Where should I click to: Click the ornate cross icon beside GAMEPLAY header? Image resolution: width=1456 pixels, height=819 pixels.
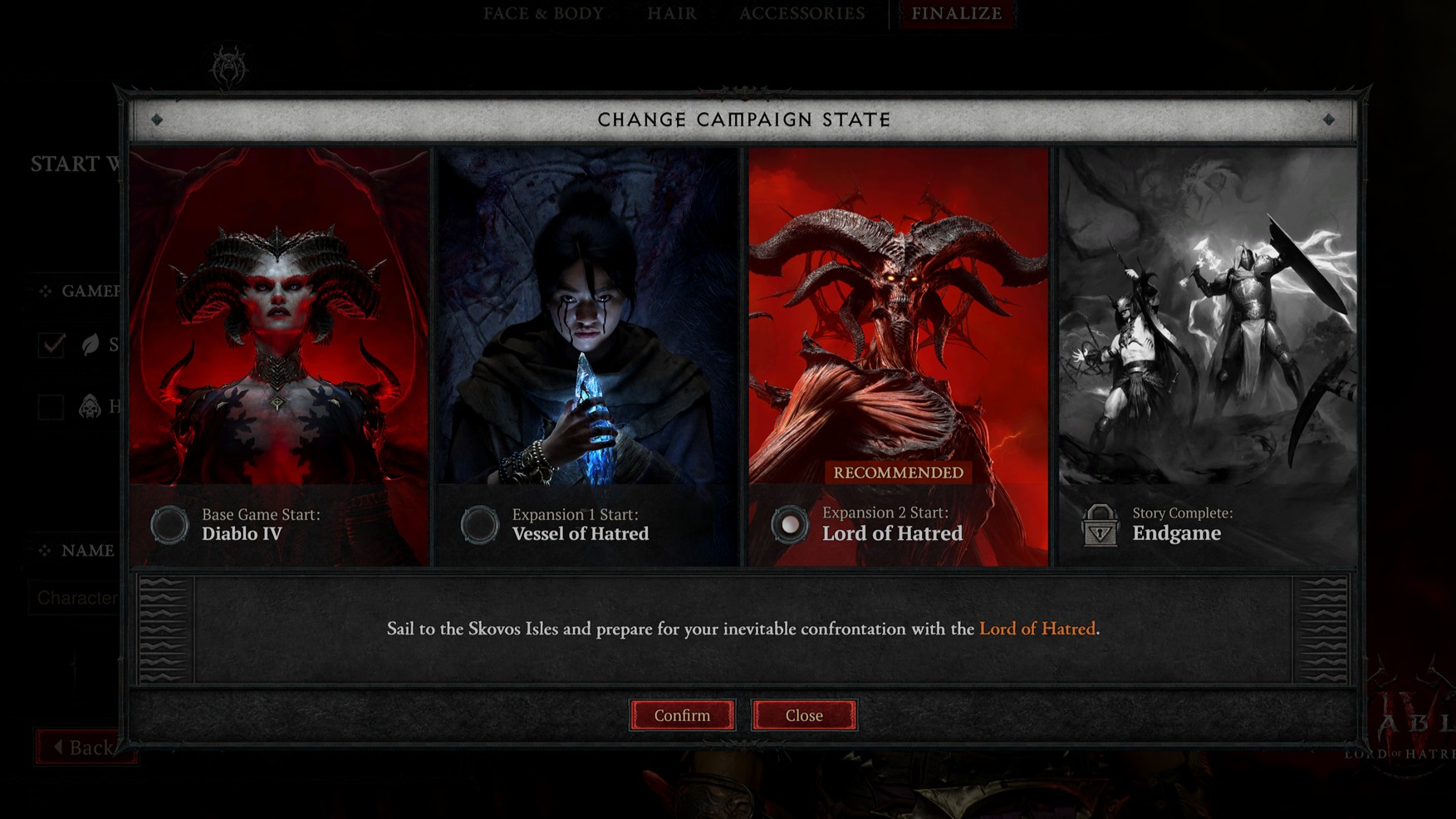coord(47,291)
